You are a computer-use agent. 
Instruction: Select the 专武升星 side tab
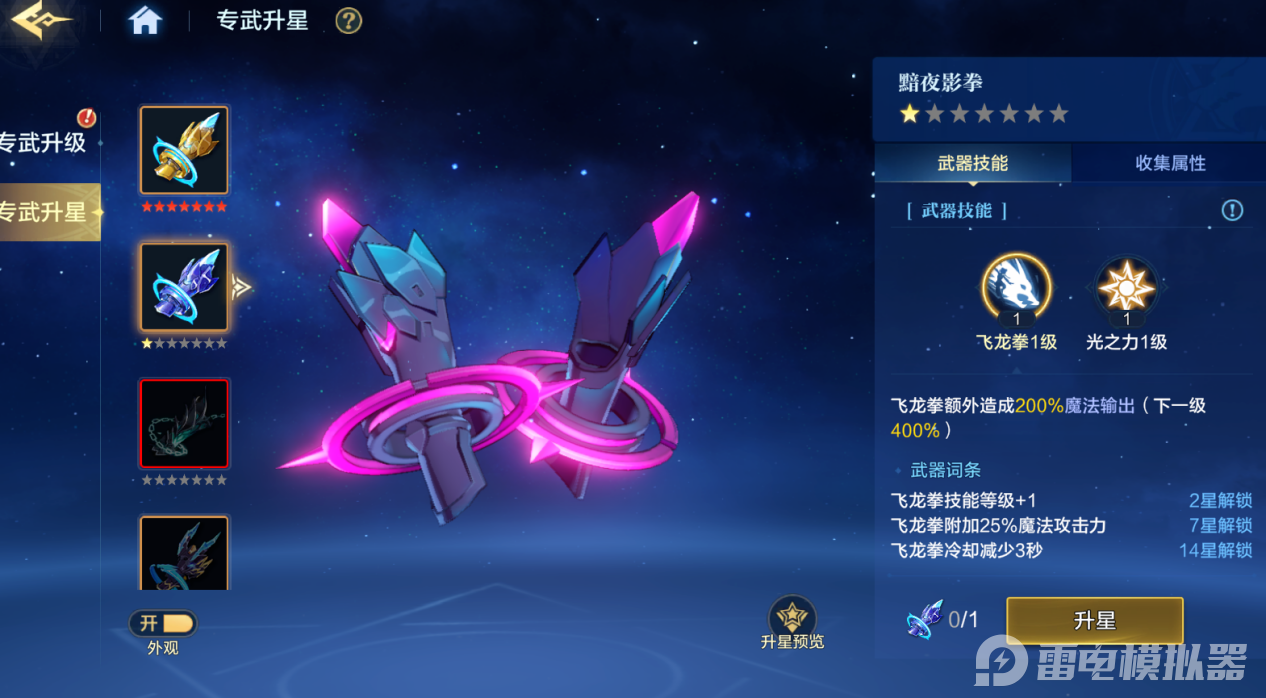pyautogui.click(x=44, y=212)
